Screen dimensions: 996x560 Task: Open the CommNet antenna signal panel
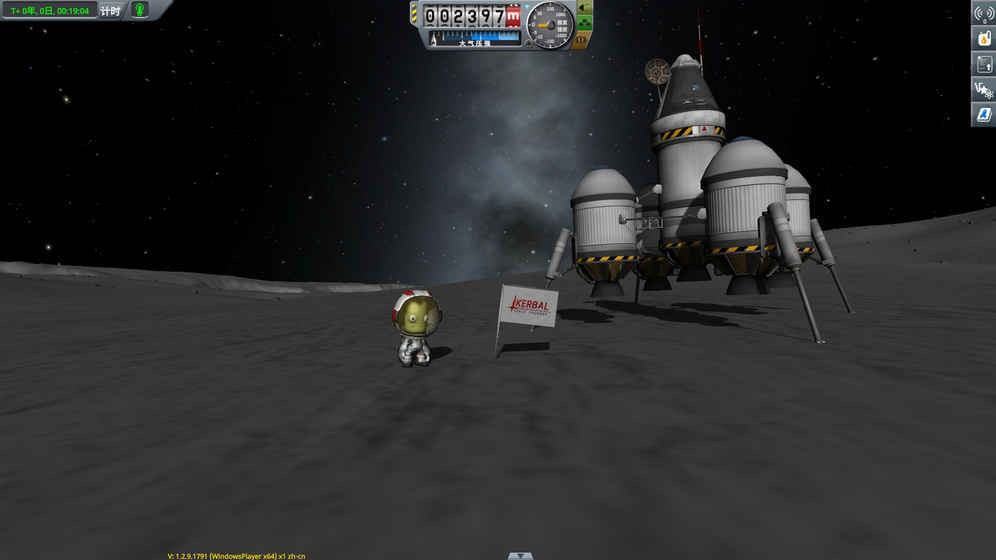[x=983, y=13]
